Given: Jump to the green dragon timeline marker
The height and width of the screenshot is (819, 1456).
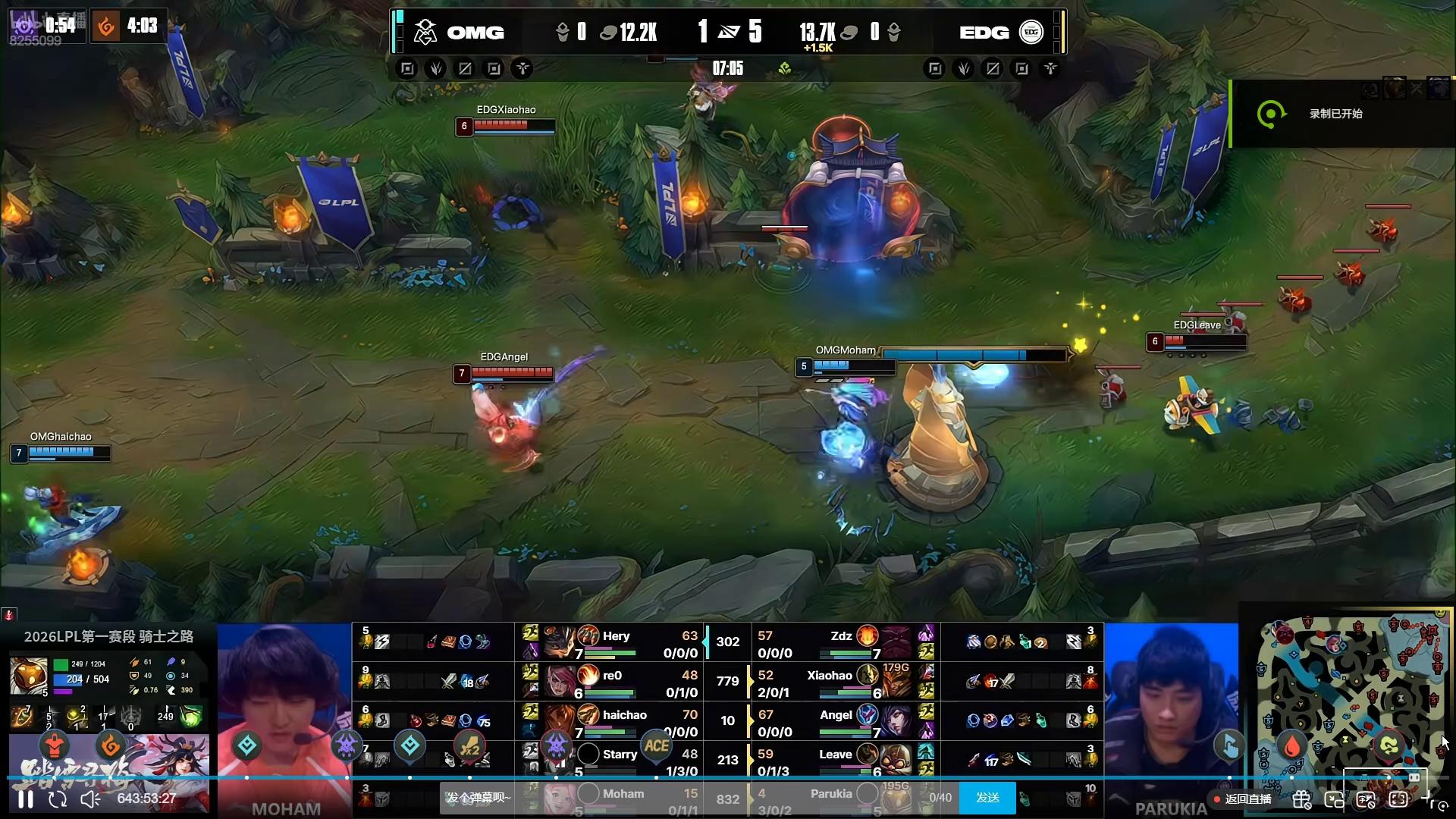Looking at the screenshot, I should [x=1389, y=746].
